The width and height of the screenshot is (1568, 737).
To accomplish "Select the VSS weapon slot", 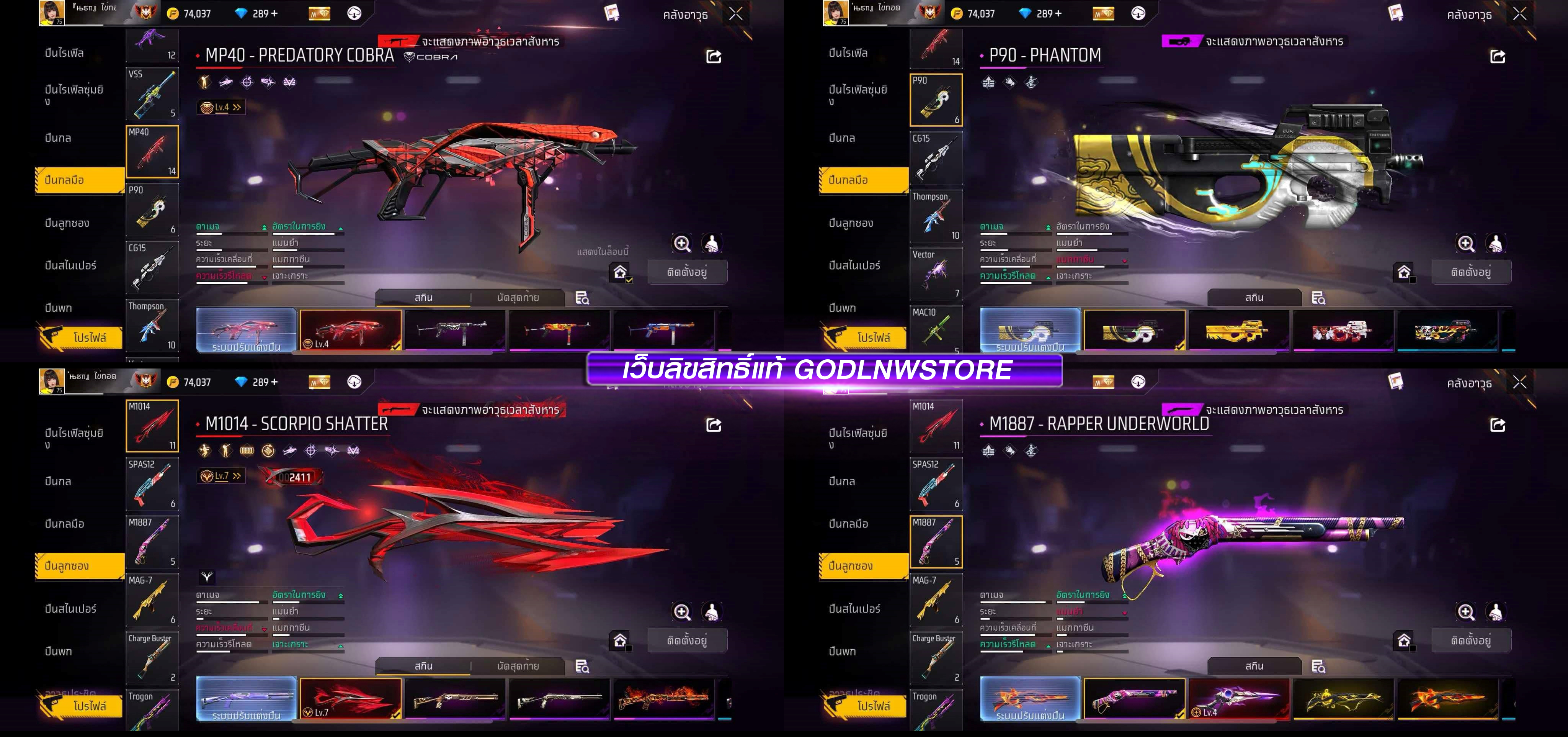I will 152,93.
